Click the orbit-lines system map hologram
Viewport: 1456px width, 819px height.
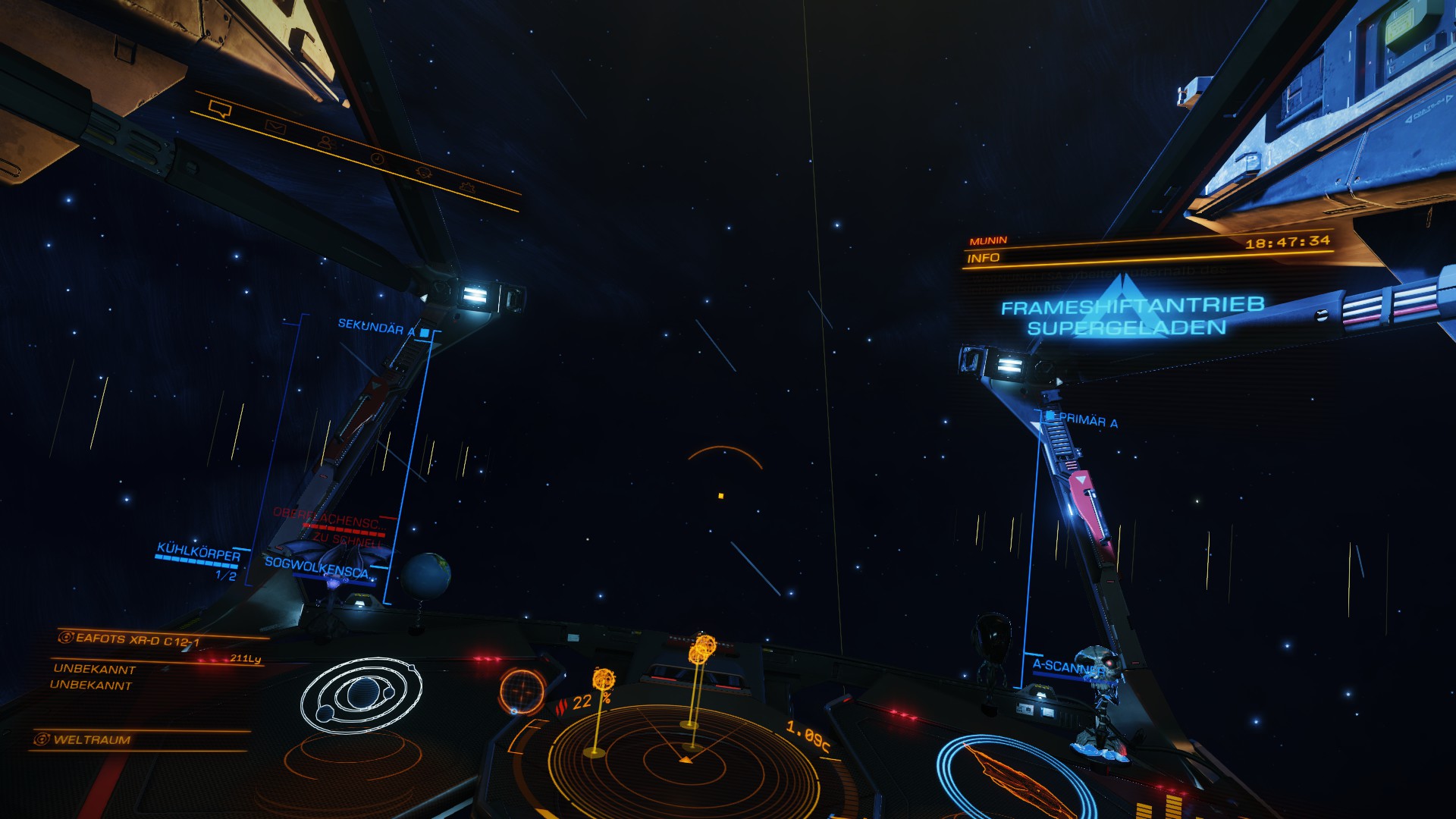click(x=361, y=695)
